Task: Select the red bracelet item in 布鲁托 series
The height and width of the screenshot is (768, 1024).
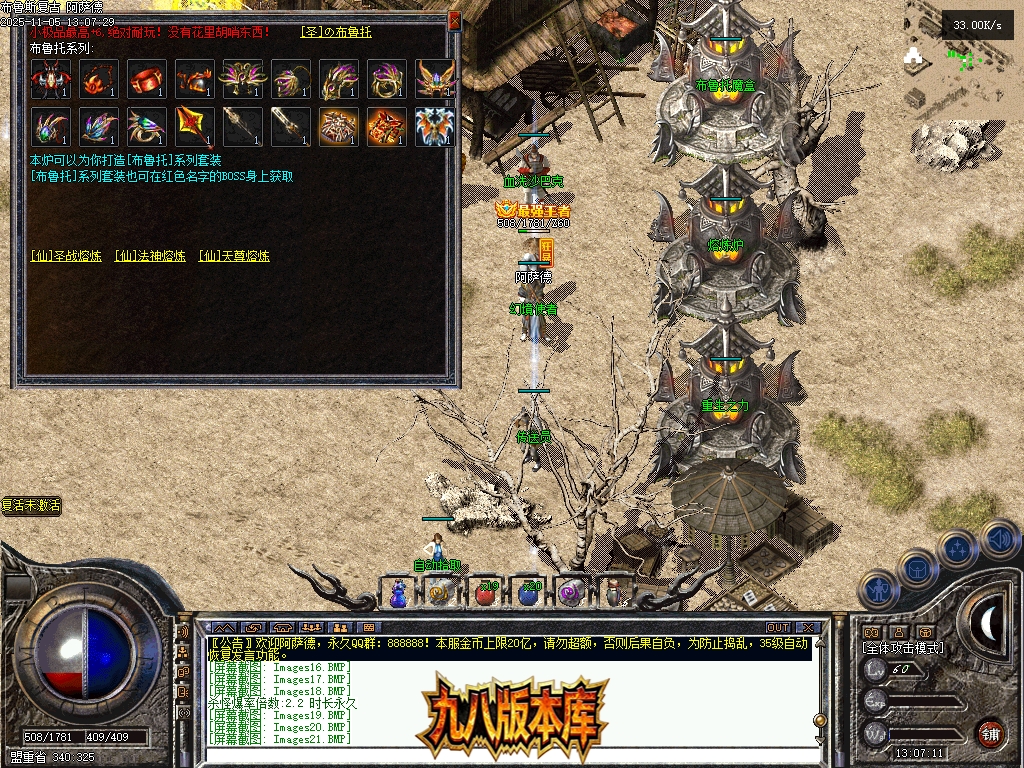Action: 147,79
